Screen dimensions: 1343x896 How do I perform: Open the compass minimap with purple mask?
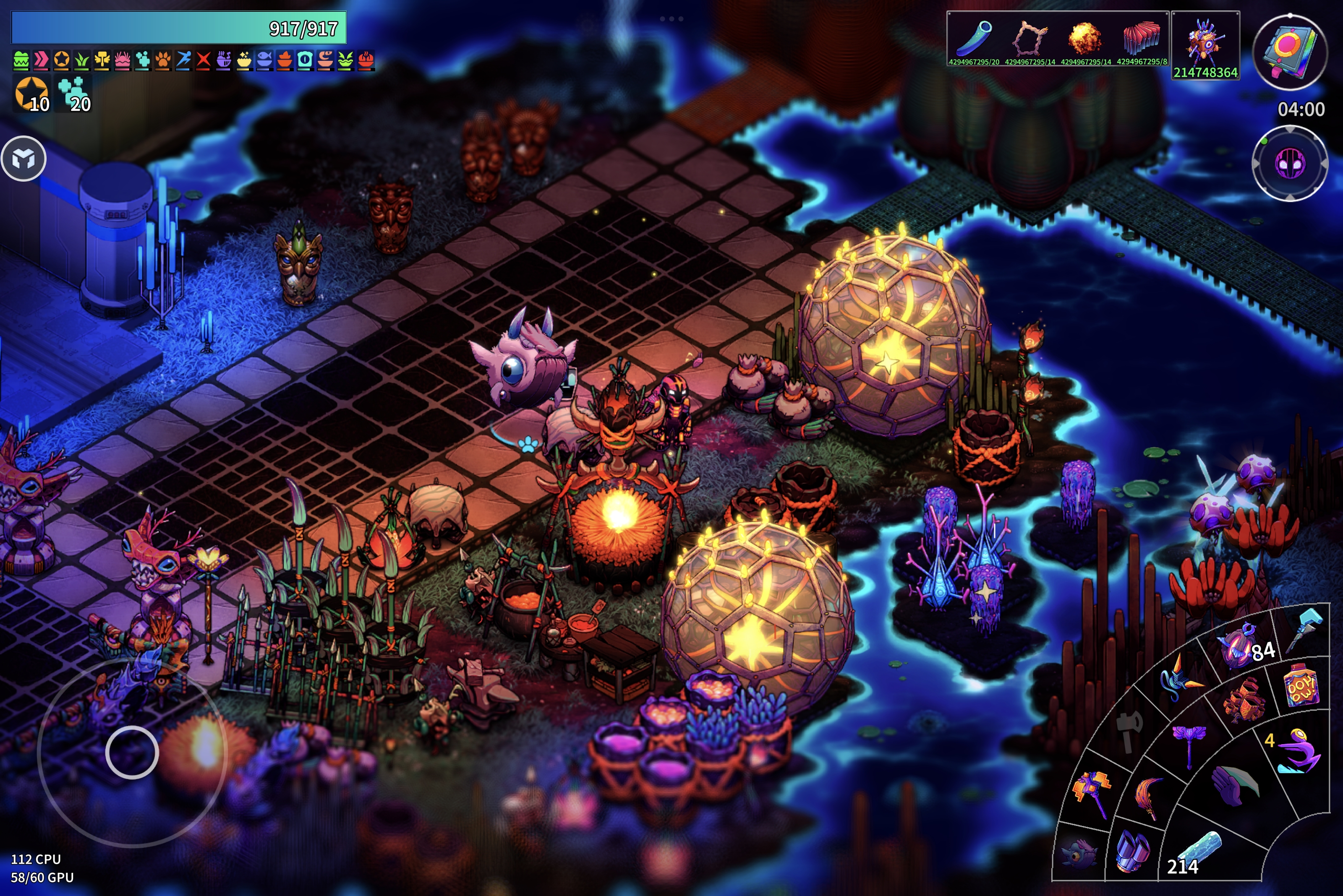click(1290, 164)
